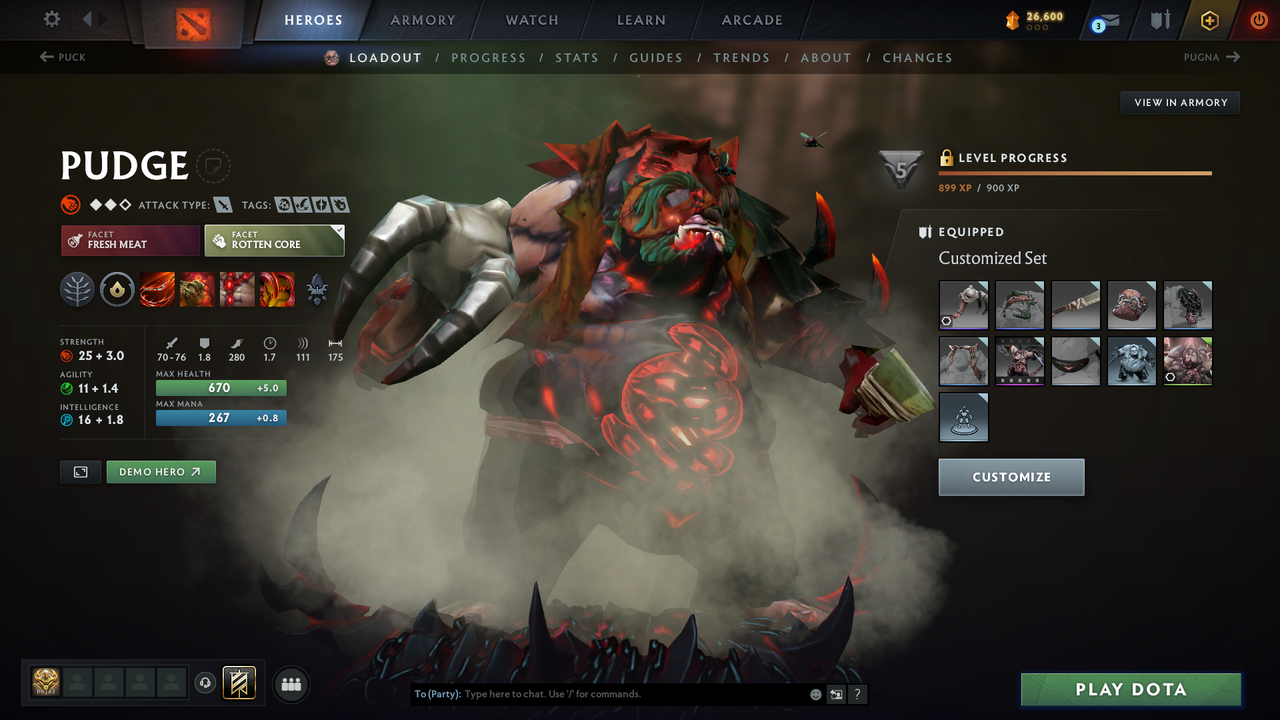The height and width of the screenshot is (720, 1280).
Task: Click the talent tree branch icon
Action: (x=77, y=290)
